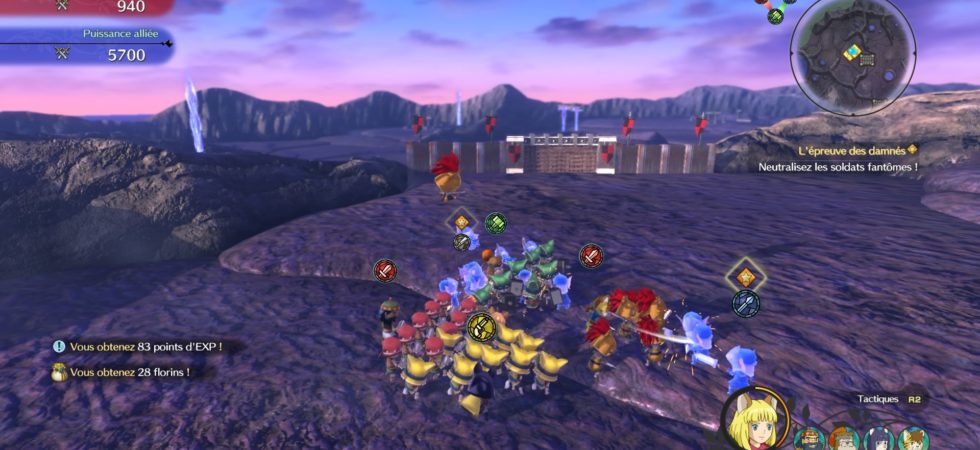Select the orange-haired glasses commander portrait
This screenshot has height=450, width=980.
(x=844, y=439)
